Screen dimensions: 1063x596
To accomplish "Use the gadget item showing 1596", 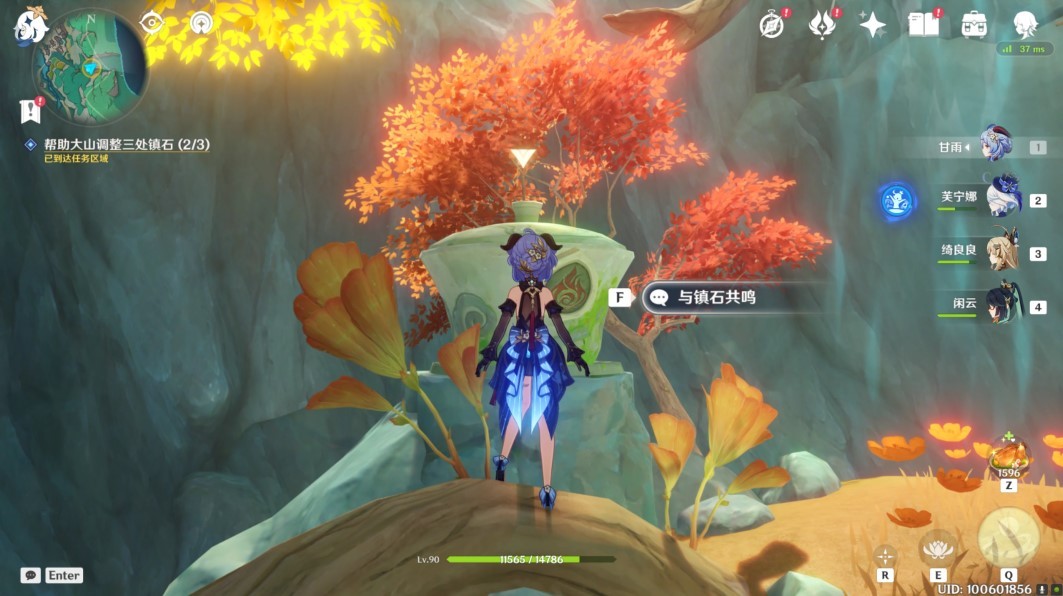I will (x=1007, y=461).
